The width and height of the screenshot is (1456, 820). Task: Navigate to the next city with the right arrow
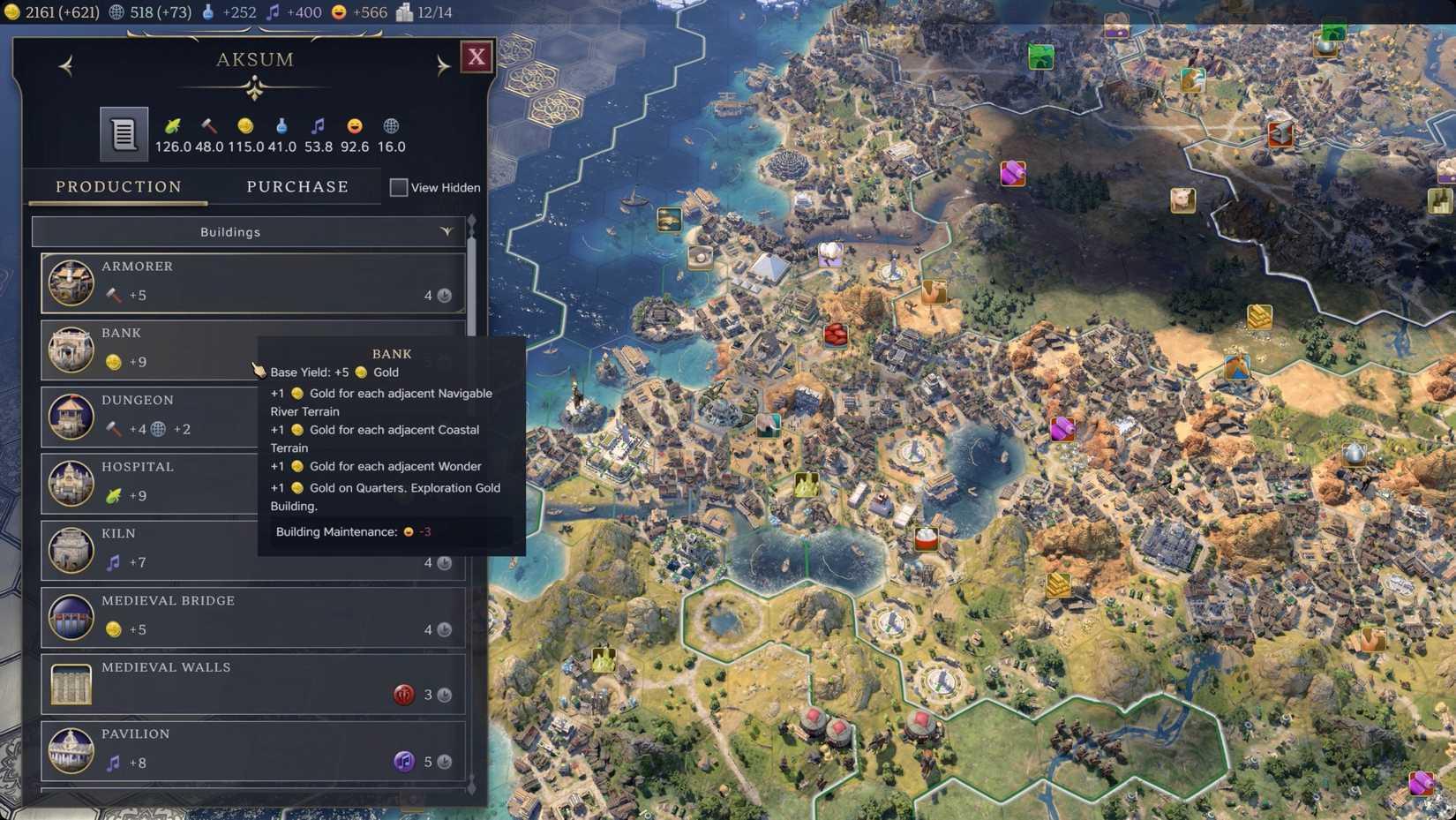[444, 65]
